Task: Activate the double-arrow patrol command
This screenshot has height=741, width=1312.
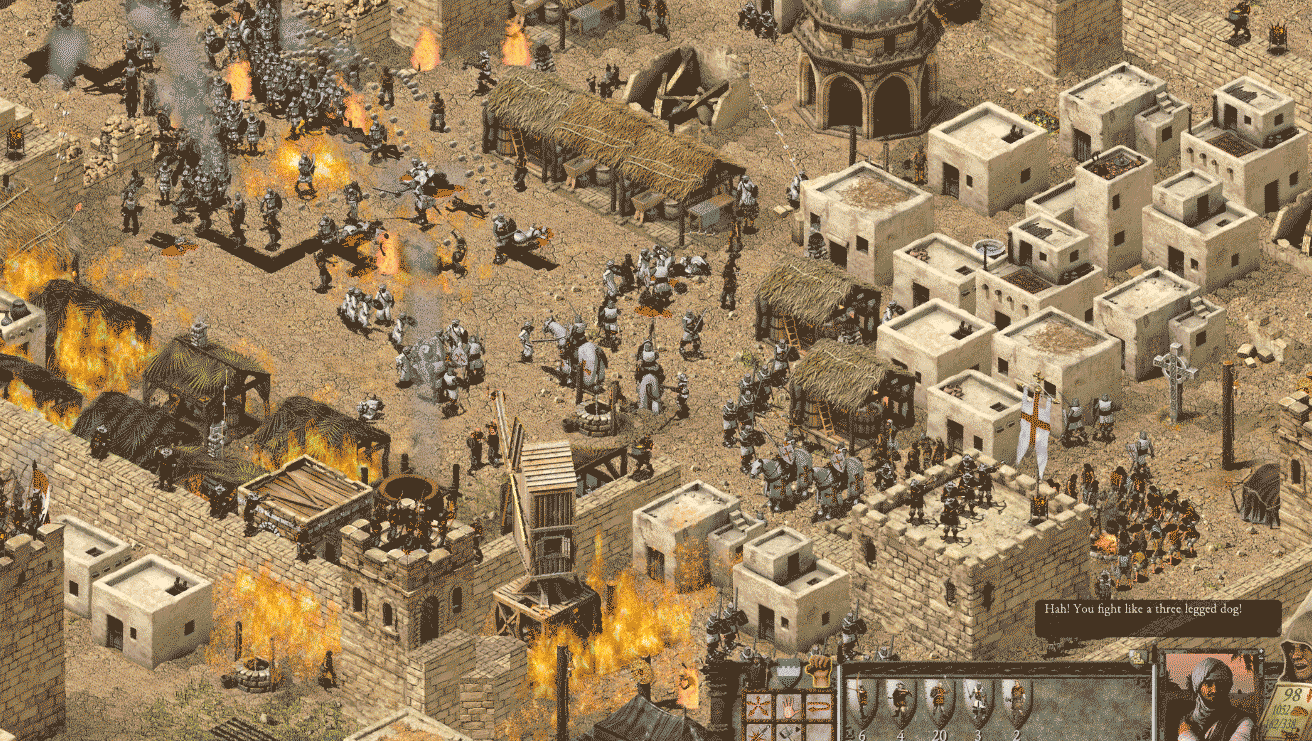Action: (817, 706)
